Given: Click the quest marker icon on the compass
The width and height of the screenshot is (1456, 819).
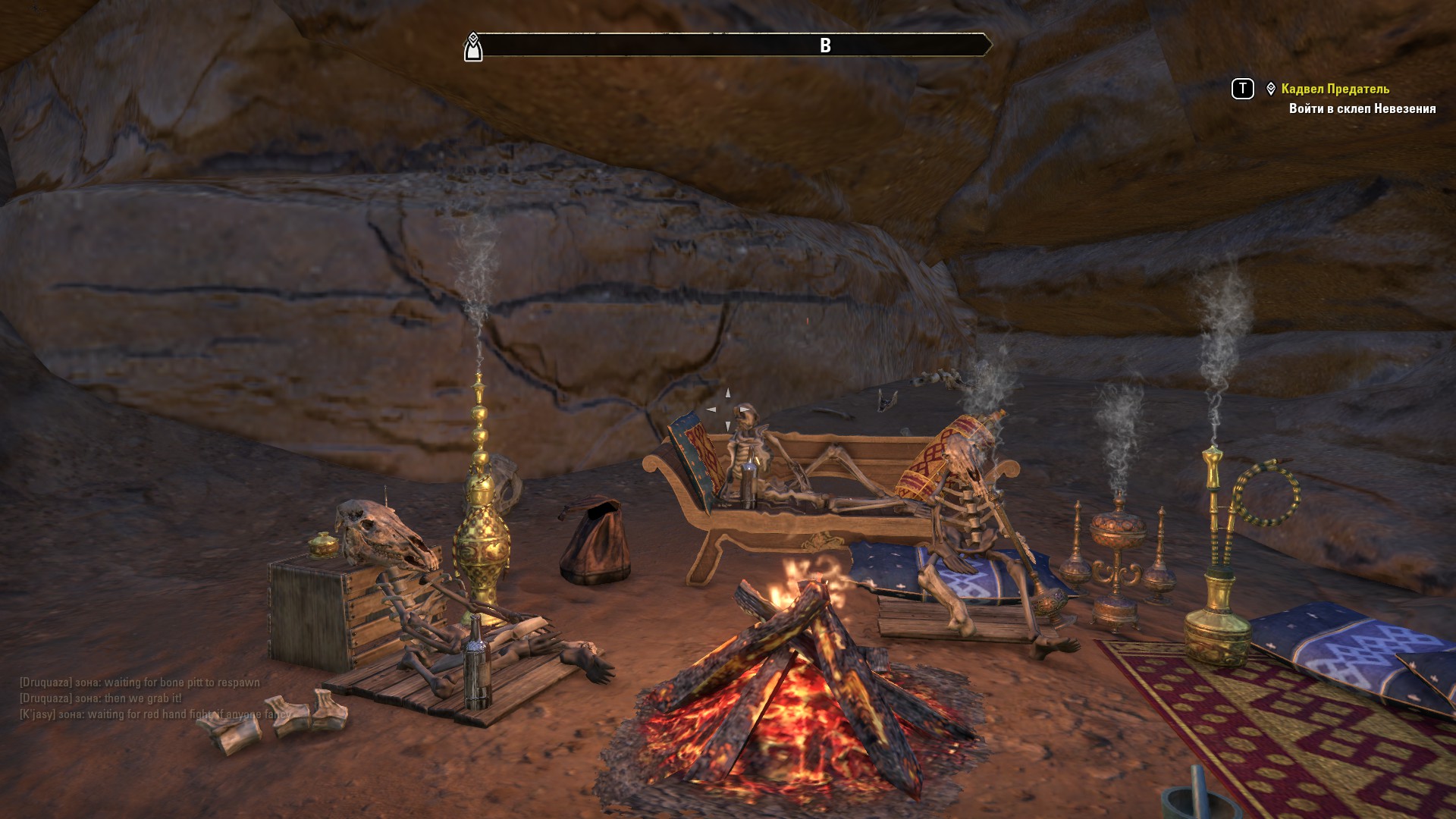Looking at the screenshot, I should (473, 47).
